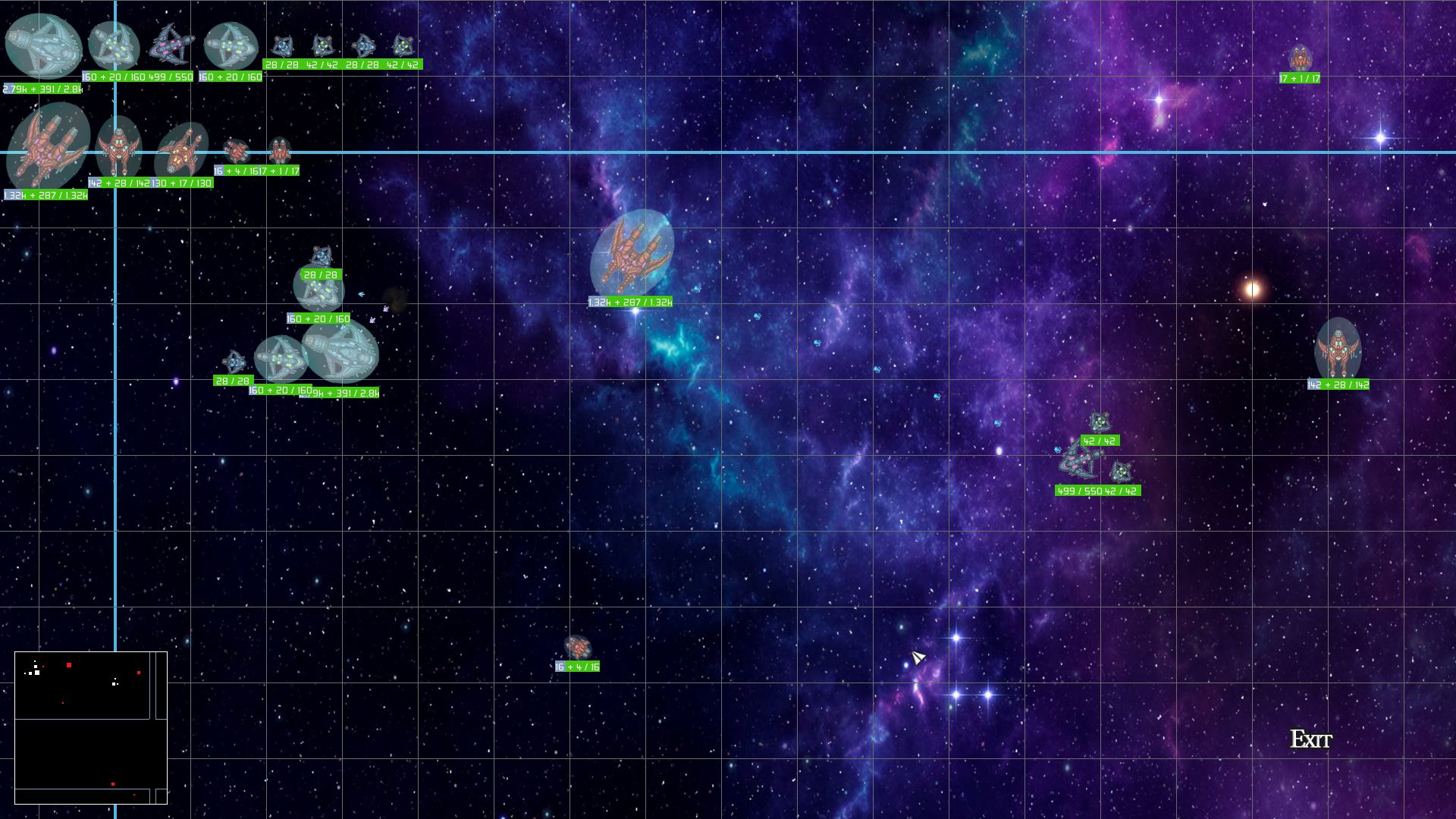Click the small red scout ship at top-right
The height and width of the screenshot is (819, 1456).
1301,57
